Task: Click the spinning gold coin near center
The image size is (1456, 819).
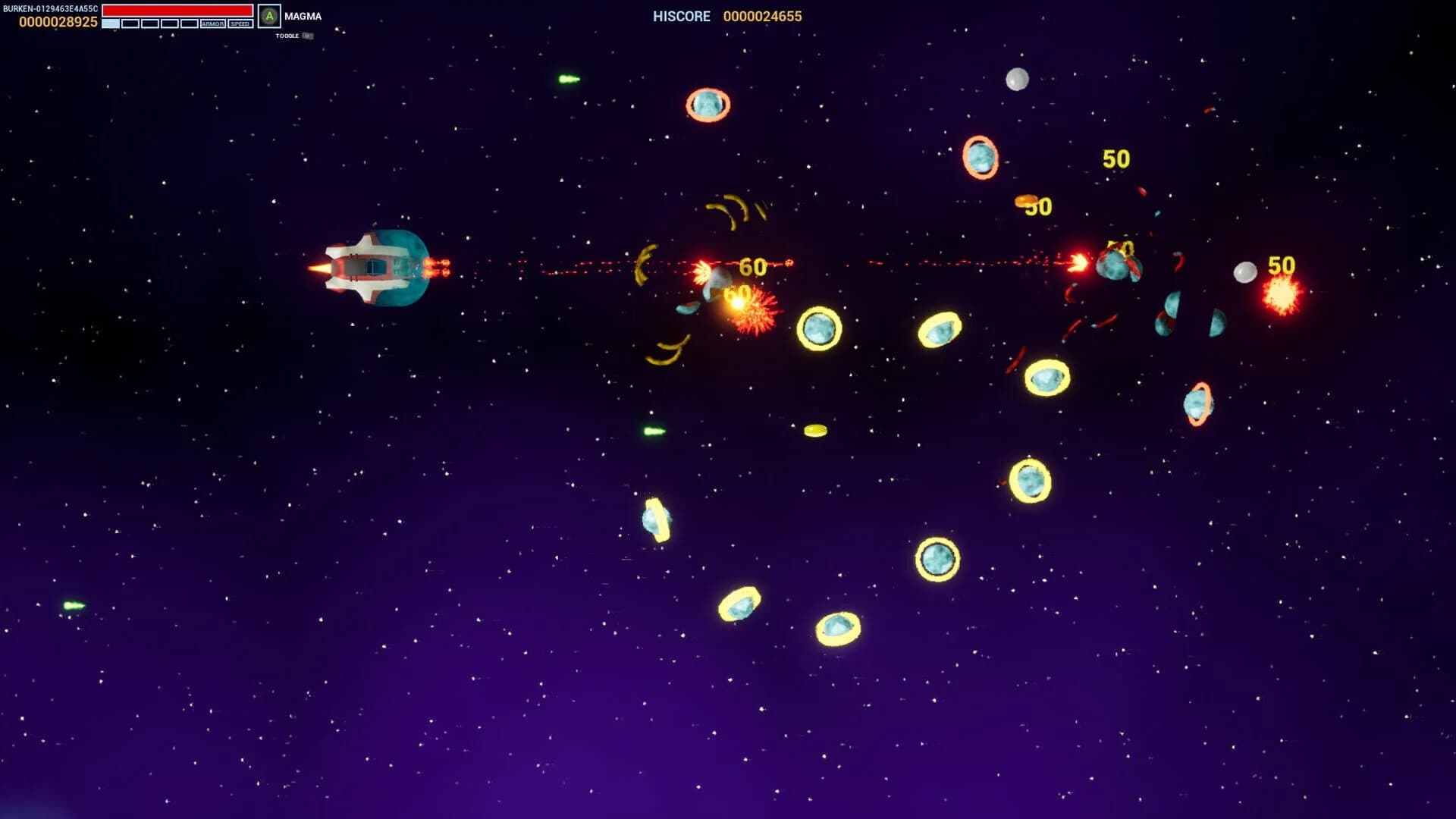Action: [x=816, y=431]
